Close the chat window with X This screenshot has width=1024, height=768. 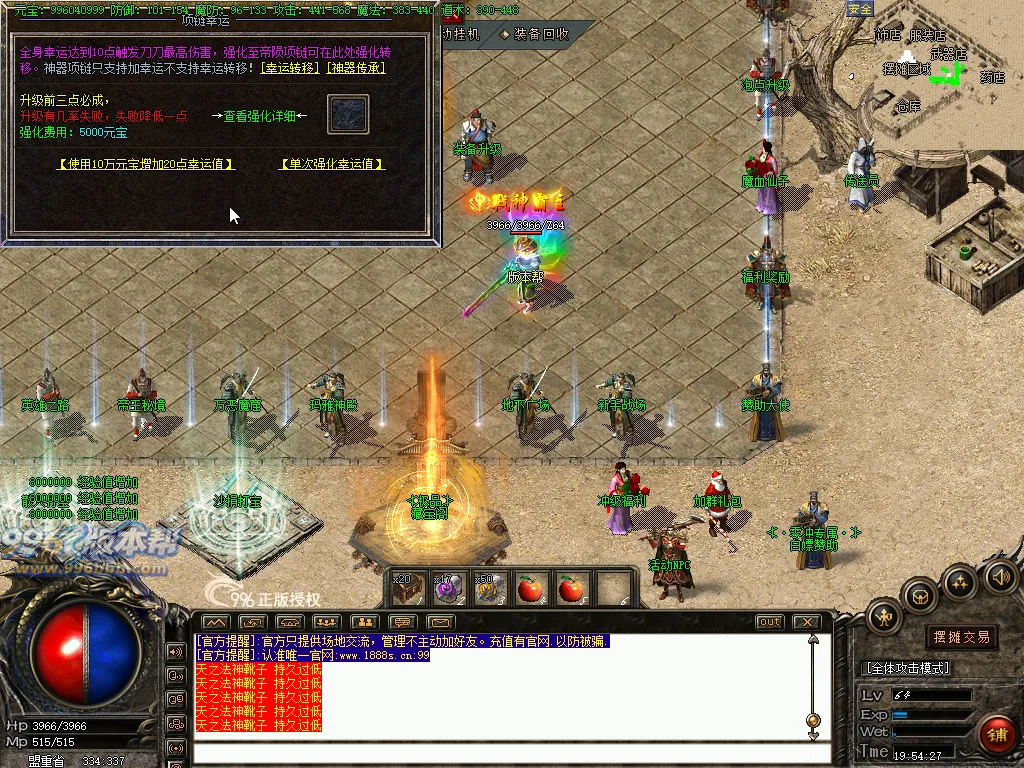point(806,622)
